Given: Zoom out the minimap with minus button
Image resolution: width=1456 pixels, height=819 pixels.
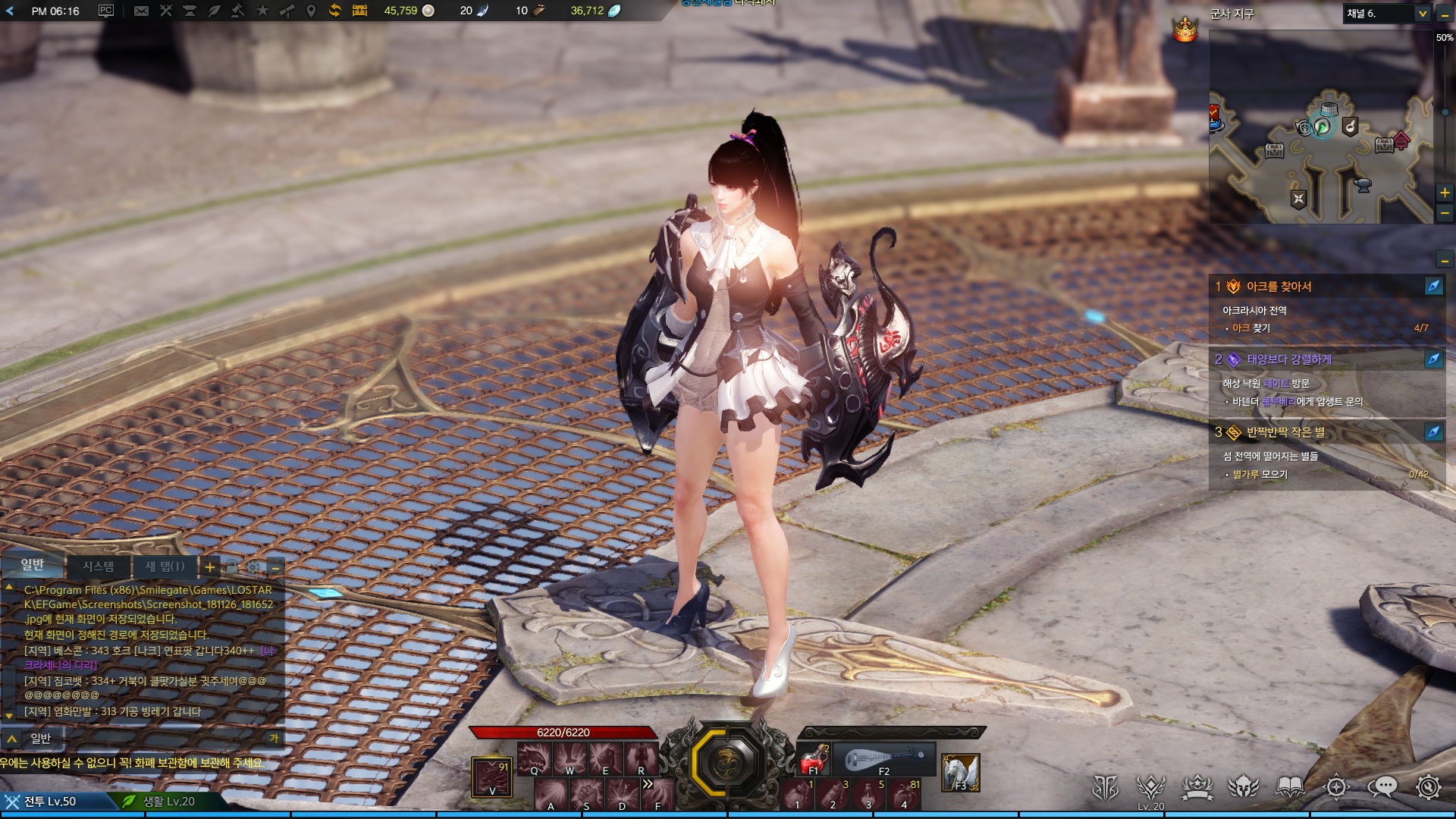Looking at the screenshot, I should (1445, 214).
